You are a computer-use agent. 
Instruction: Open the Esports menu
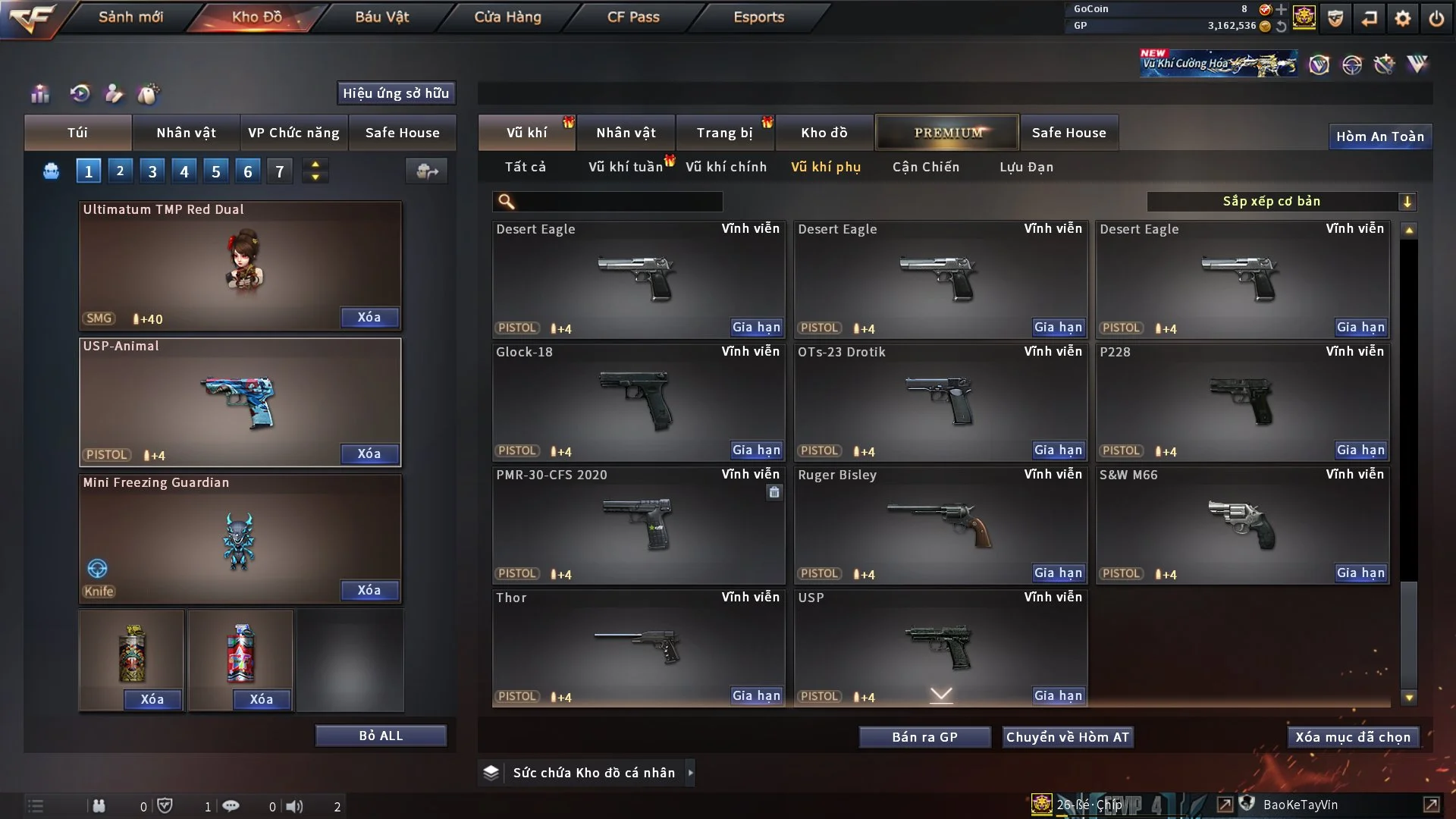pyautogui.click(x=758, y=17)
